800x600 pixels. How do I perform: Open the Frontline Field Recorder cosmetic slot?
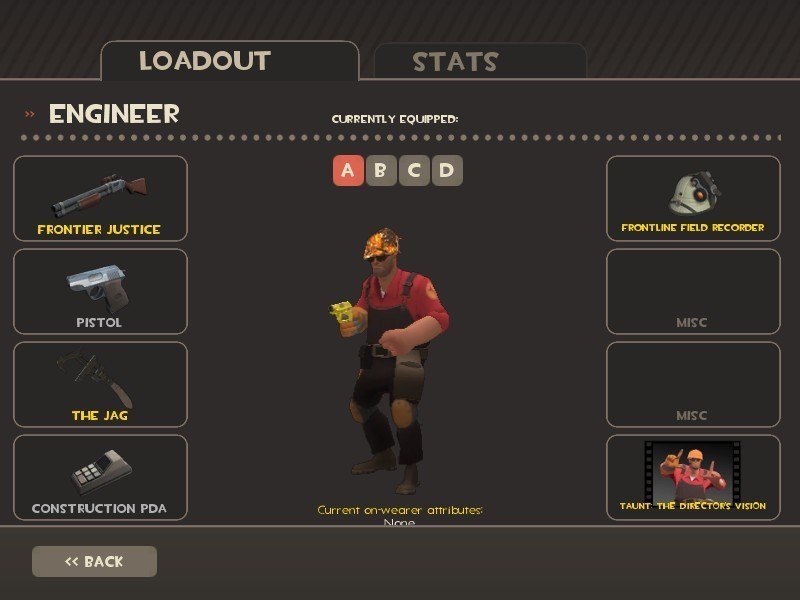point(693,199)
